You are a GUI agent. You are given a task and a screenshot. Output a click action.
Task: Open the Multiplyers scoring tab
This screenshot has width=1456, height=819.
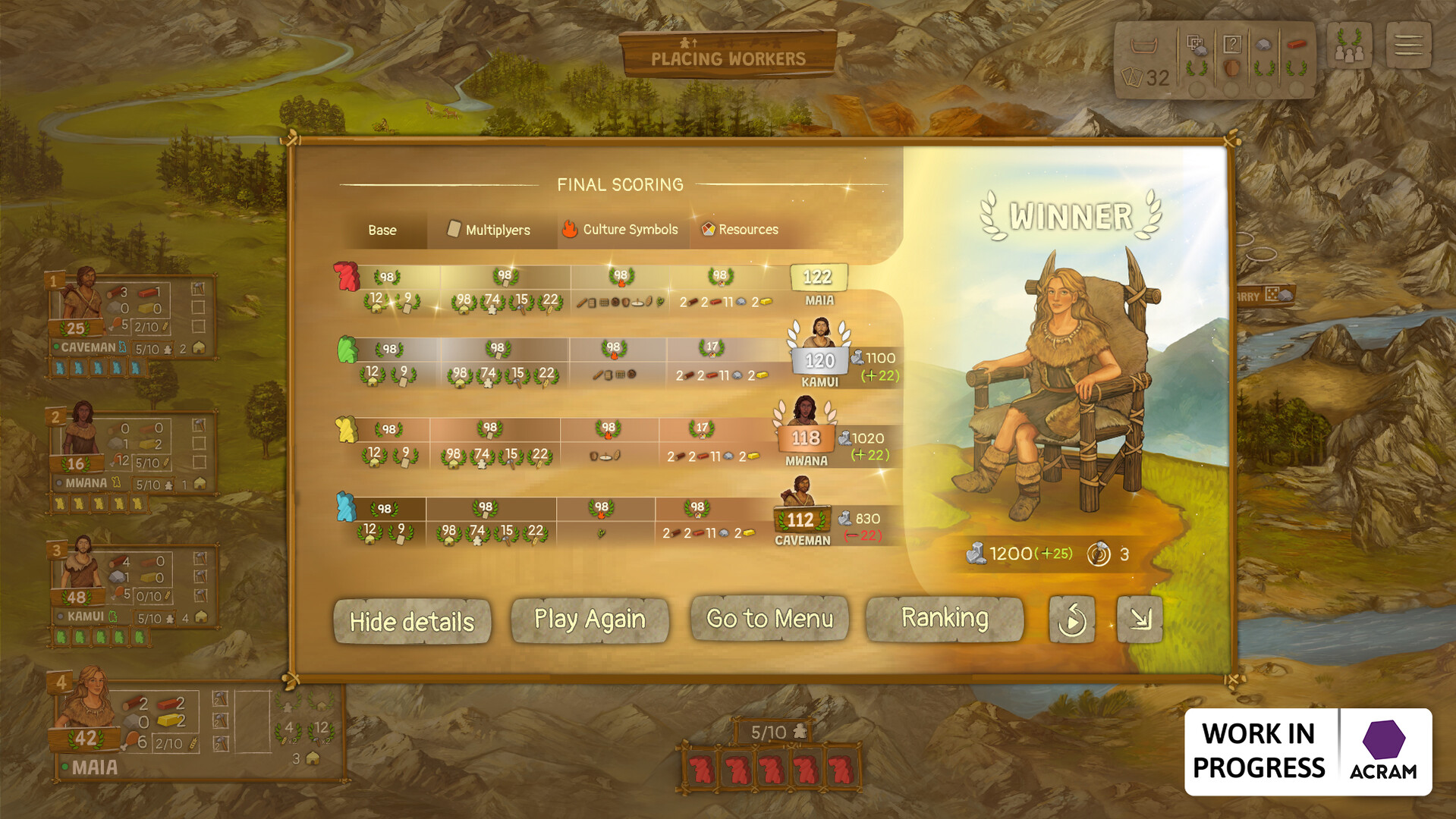click(x=491, y=230)
